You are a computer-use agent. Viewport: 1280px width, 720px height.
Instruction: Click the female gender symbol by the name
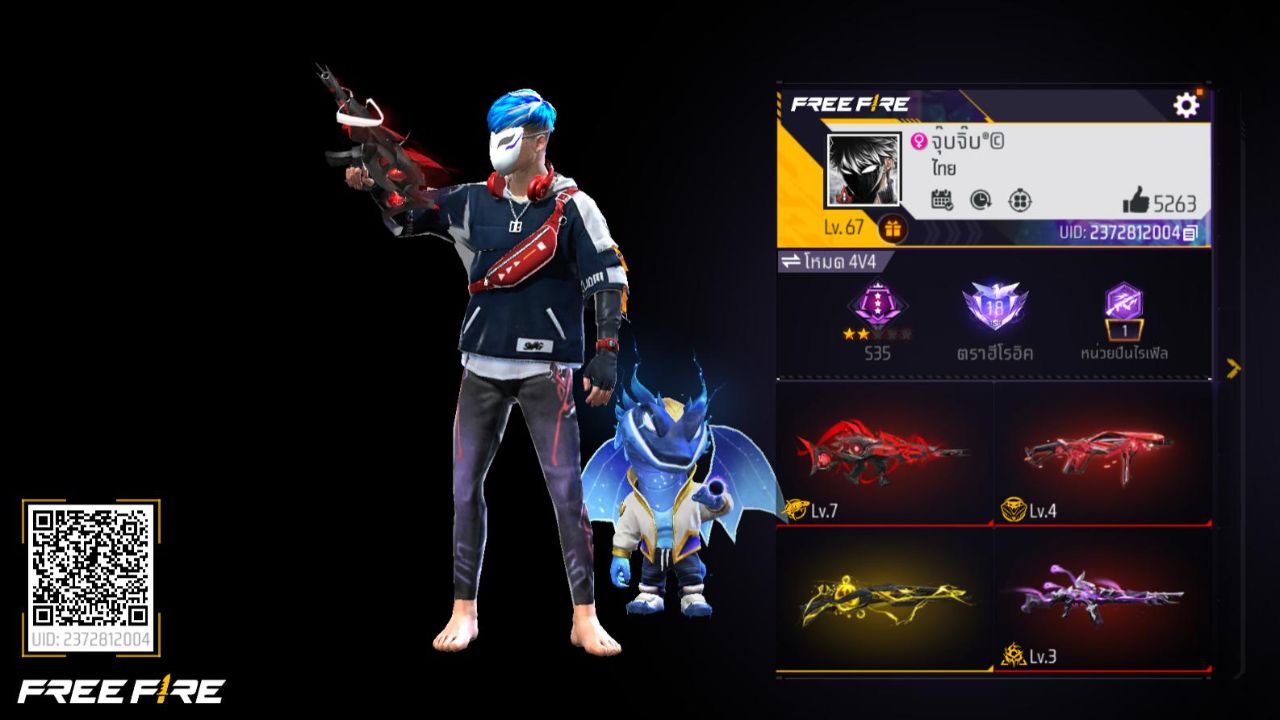(x=918, y=143)
